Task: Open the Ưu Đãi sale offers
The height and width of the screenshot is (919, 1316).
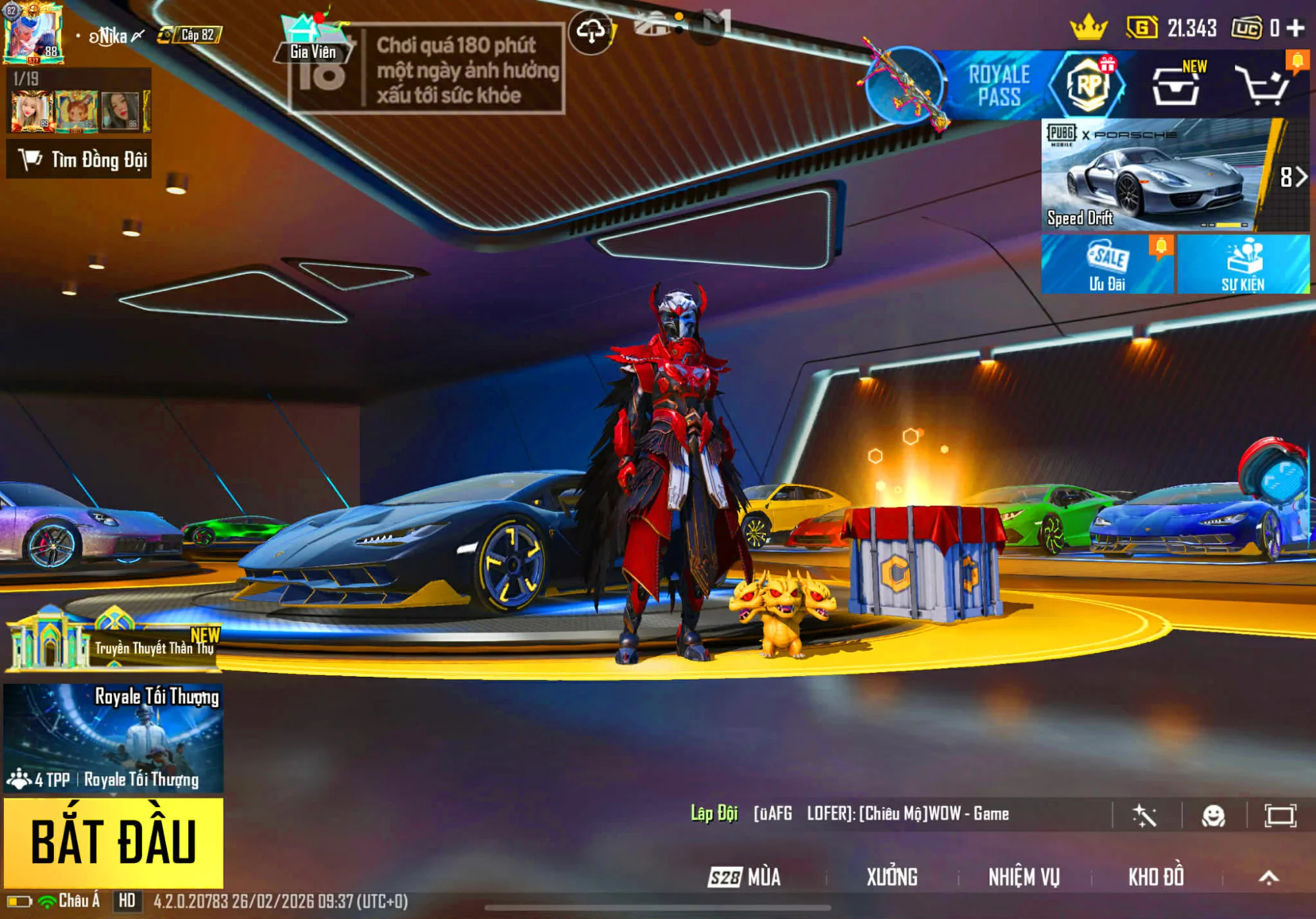Action: click(1107, 264)
